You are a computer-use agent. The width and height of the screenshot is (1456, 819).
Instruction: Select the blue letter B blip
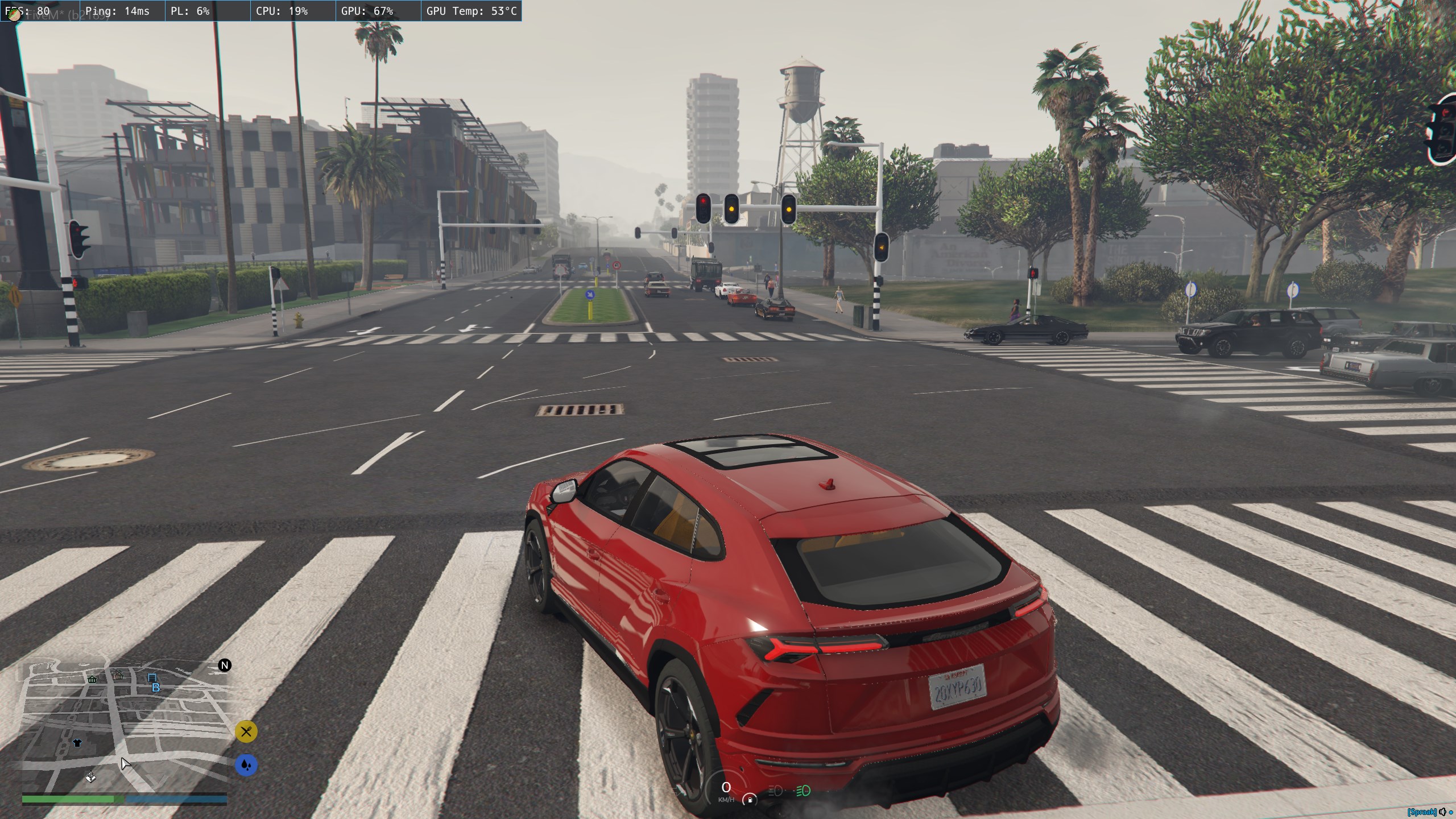pyautogui.click(x=156, y=688)
